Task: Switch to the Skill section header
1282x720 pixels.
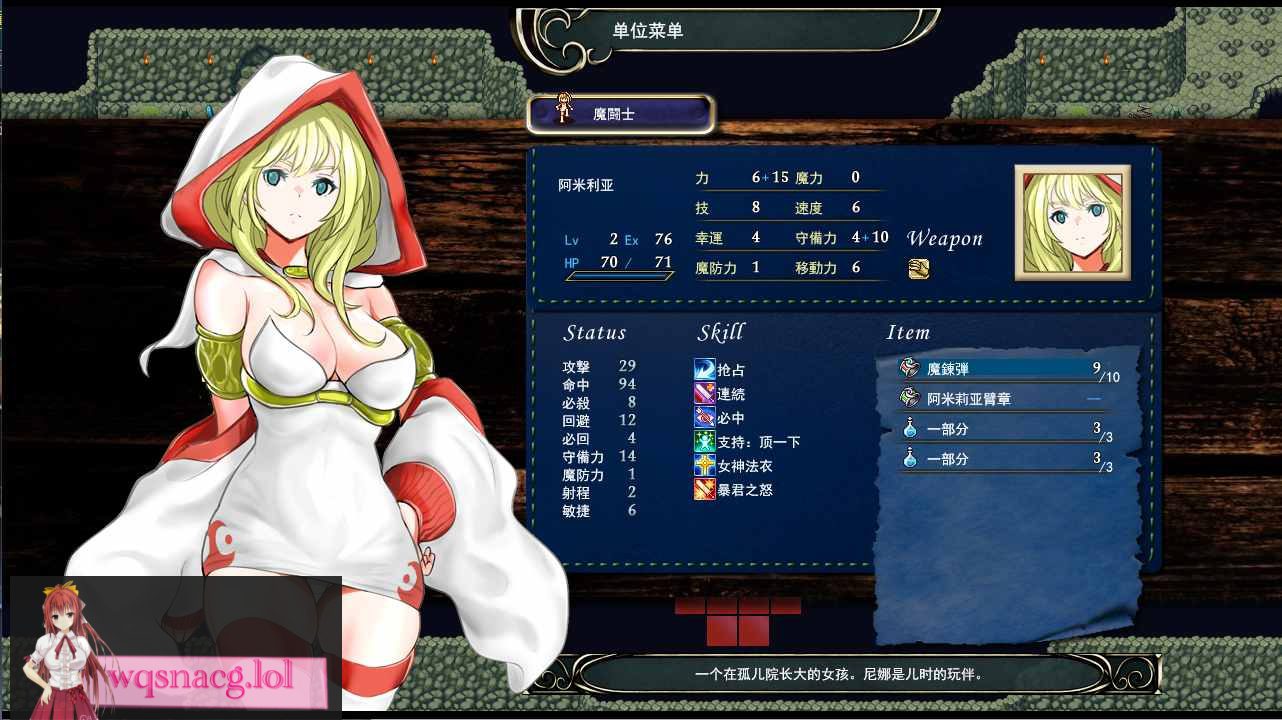Action: 721,332
